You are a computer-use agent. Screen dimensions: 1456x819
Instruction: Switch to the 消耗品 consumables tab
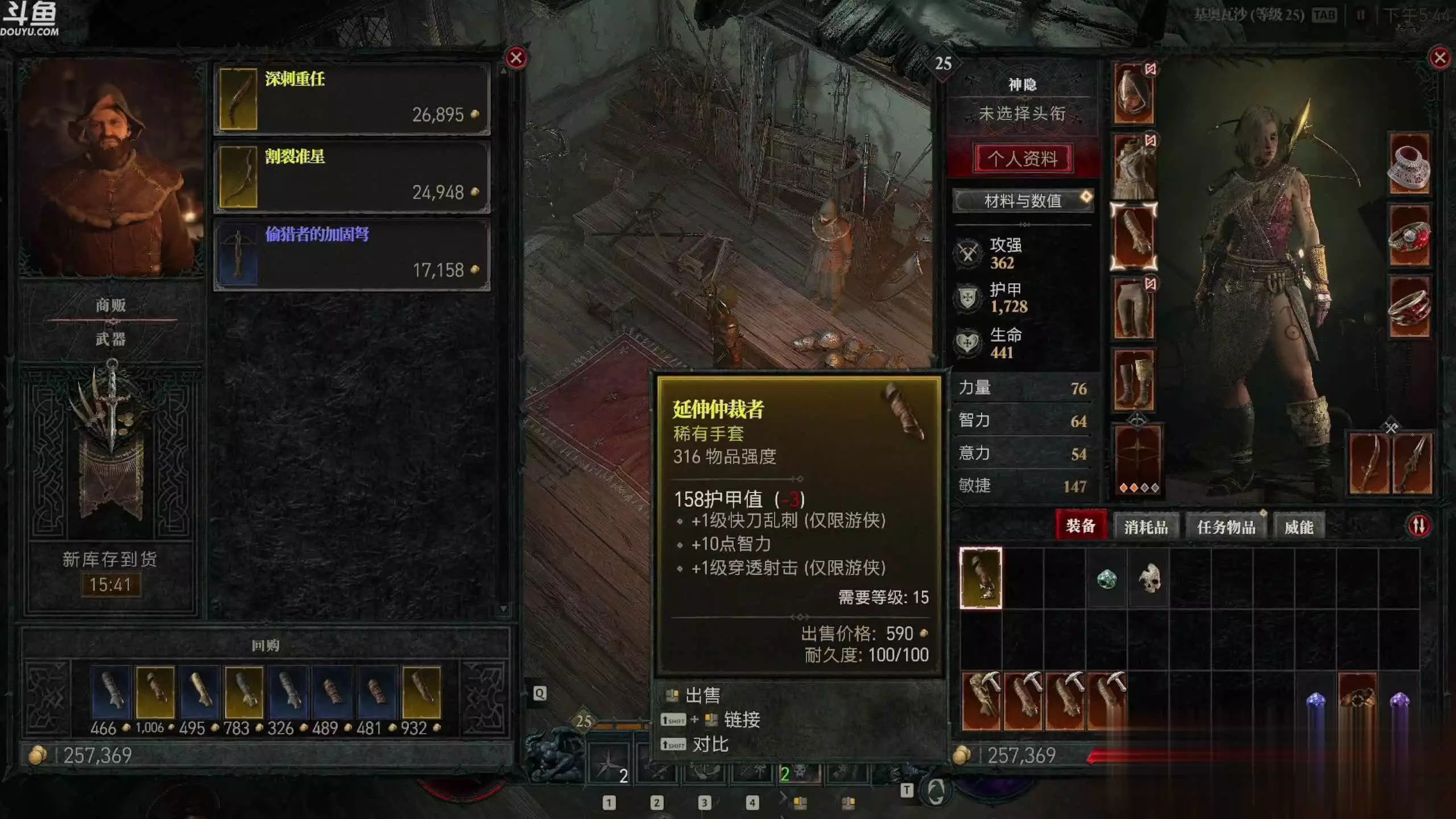(1145, 527)
